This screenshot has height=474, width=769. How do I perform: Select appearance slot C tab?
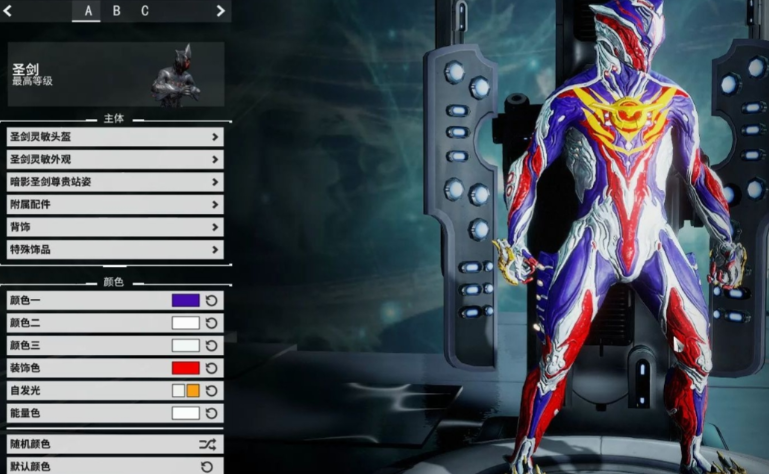coord(144,11)
